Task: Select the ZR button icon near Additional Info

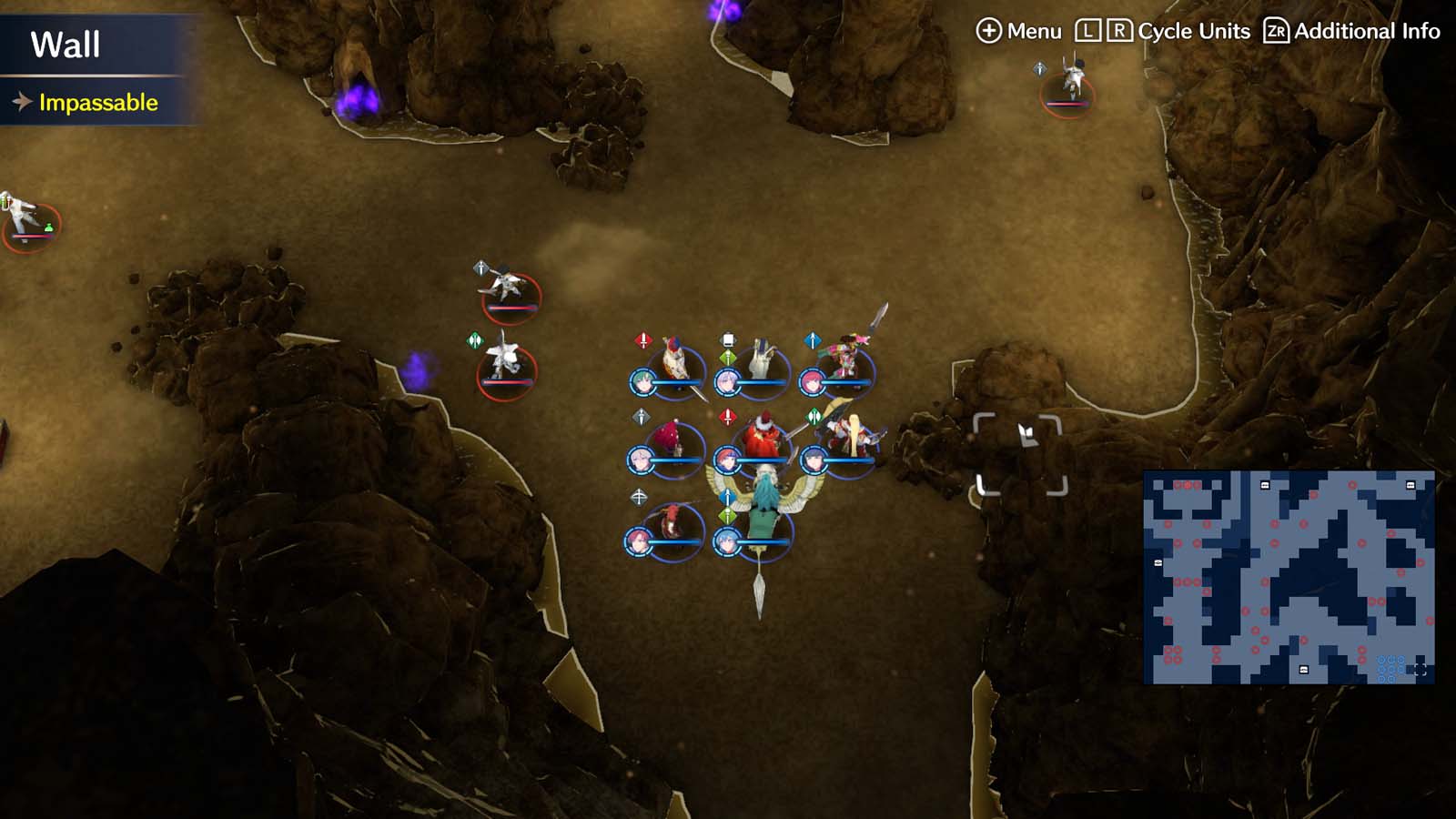Action: click(1276, 31)
